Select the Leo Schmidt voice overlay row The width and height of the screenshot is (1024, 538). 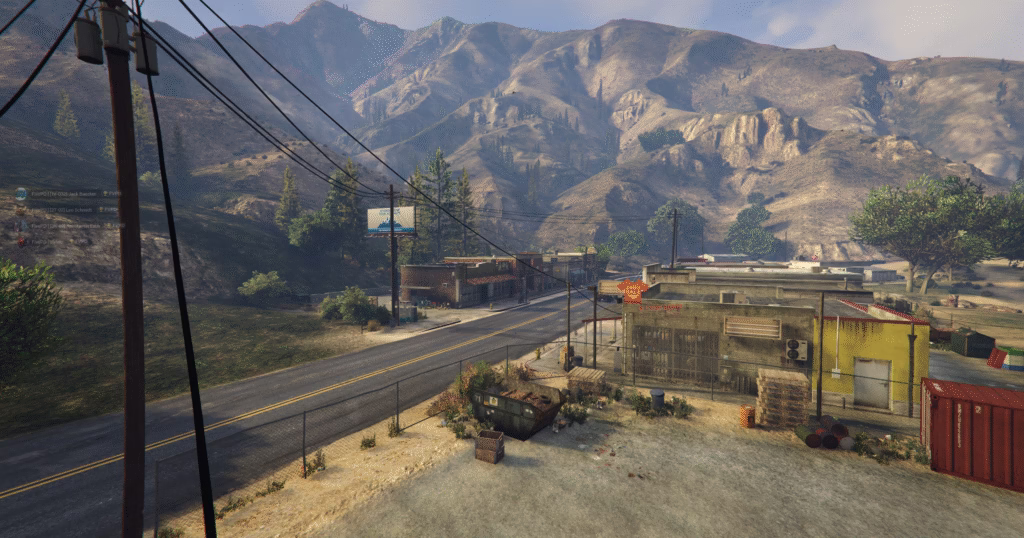[x=69, y=210]
